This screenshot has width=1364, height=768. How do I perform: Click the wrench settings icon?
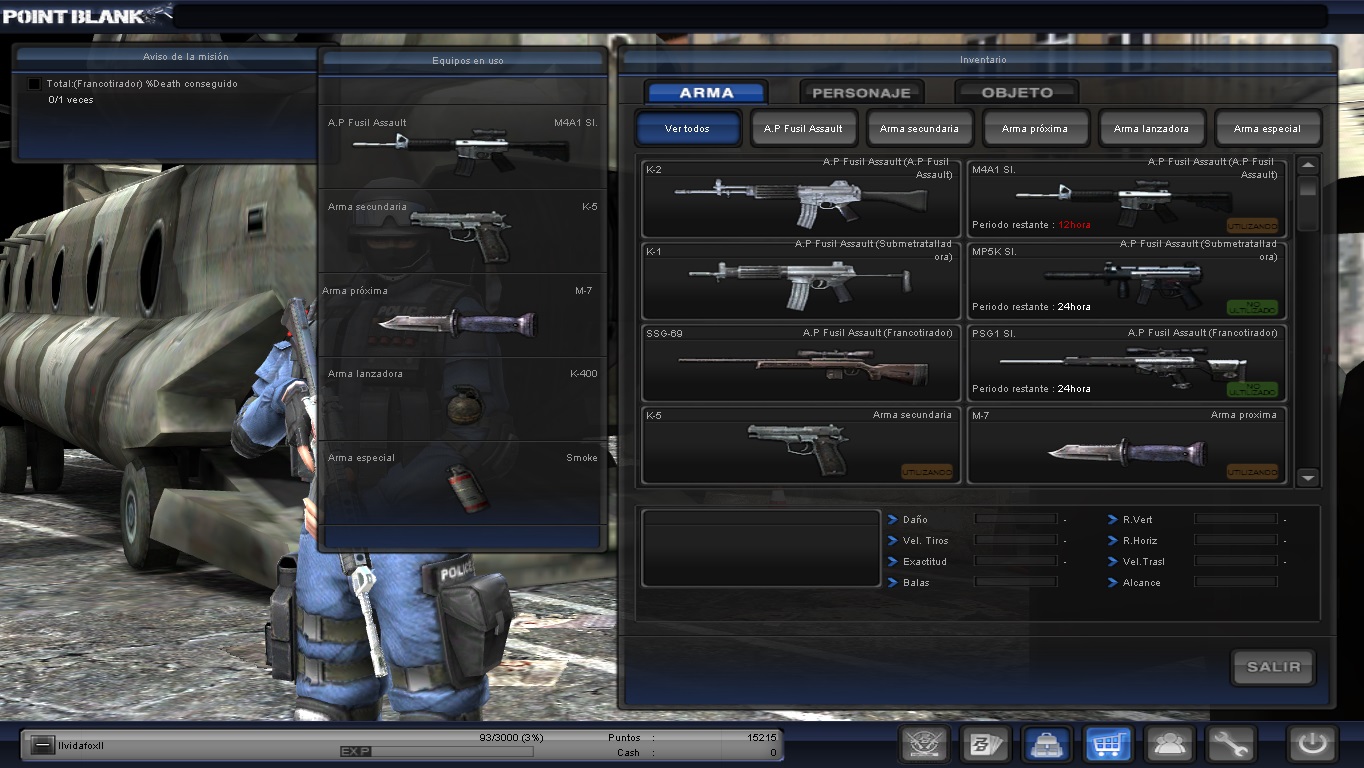pos(1231,744)
